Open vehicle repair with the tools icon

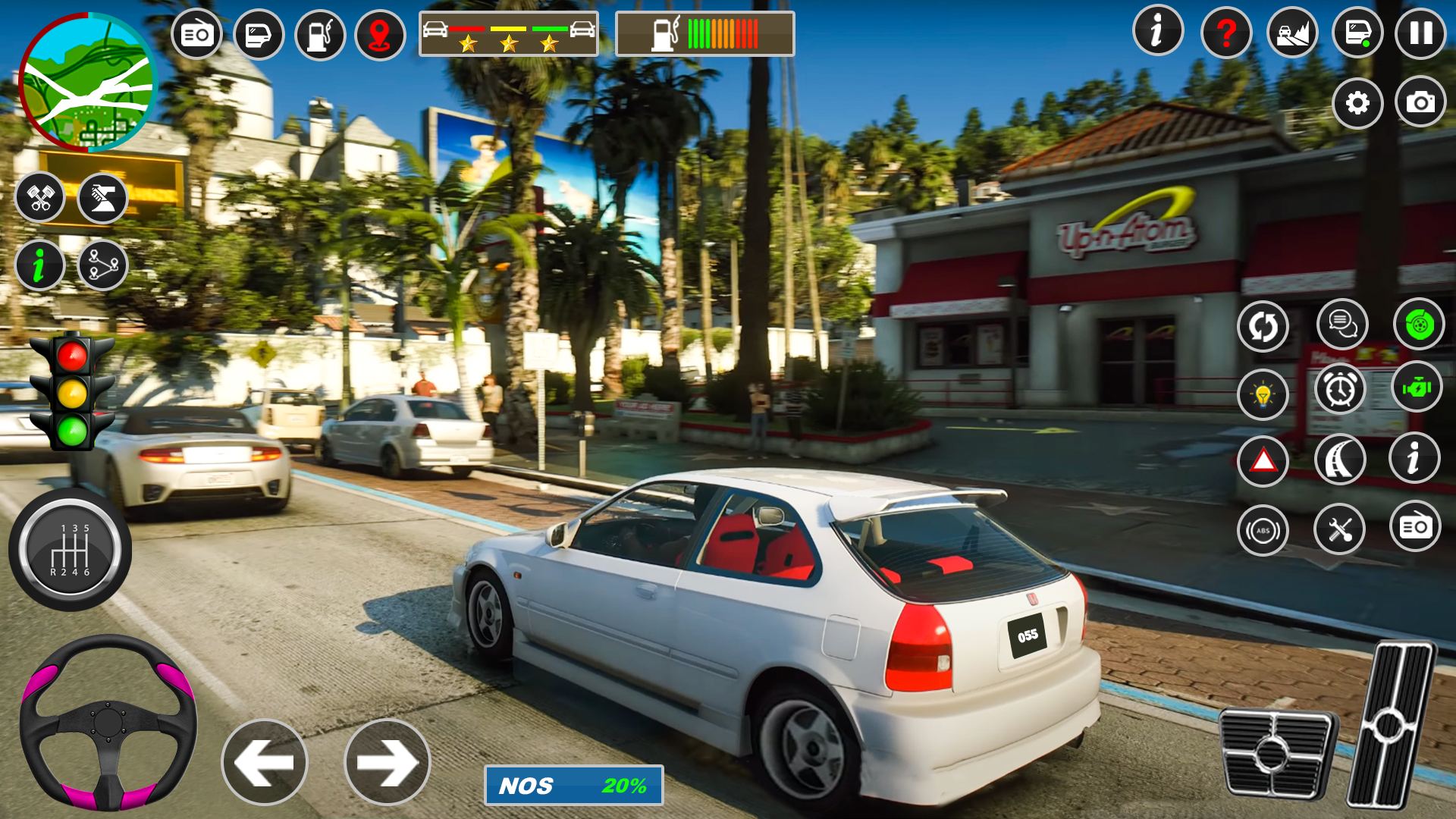pyautogui.click(x=1340, y=529)
